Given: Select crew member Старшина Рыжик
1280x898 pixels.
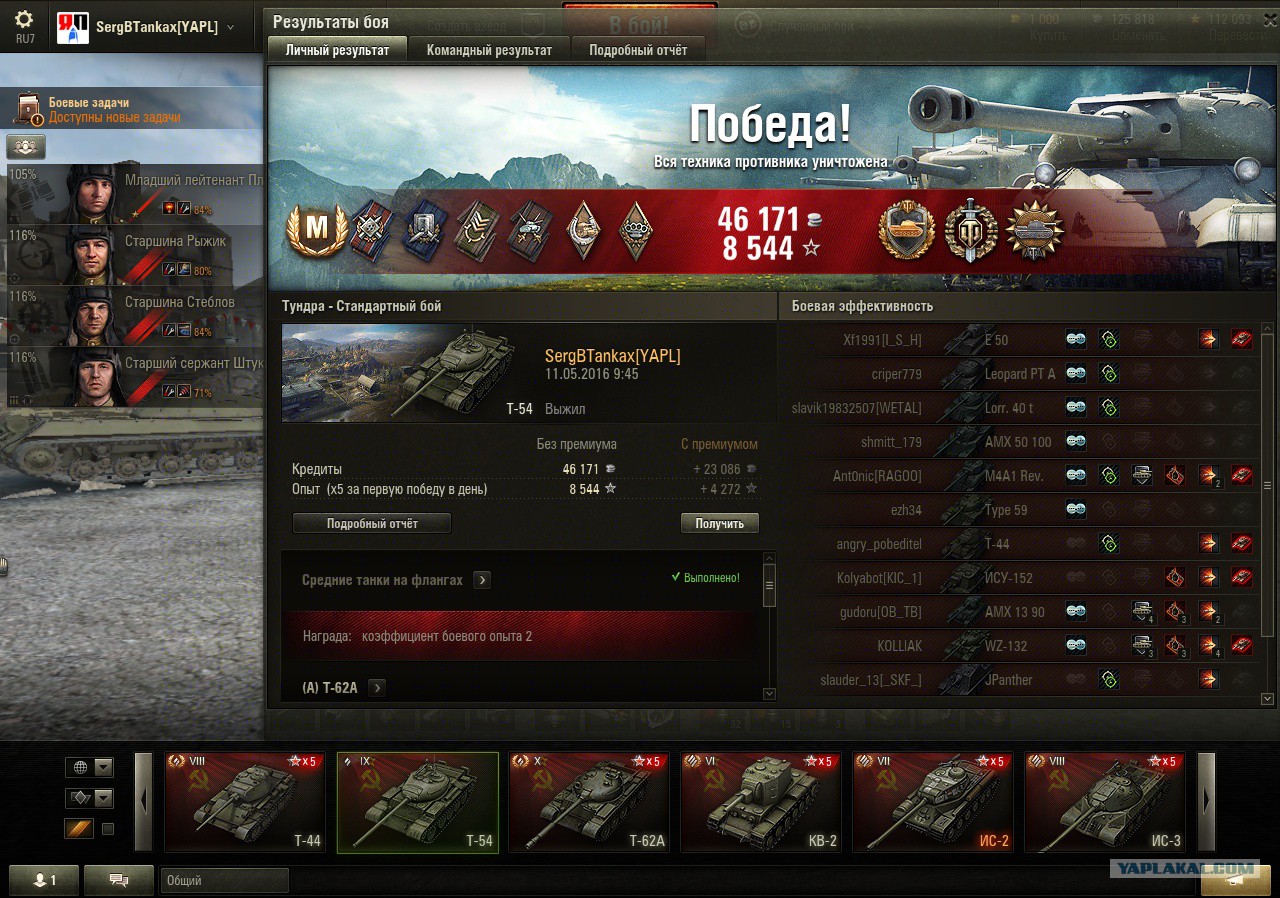Looking at the screenshot, I should 135,255.
